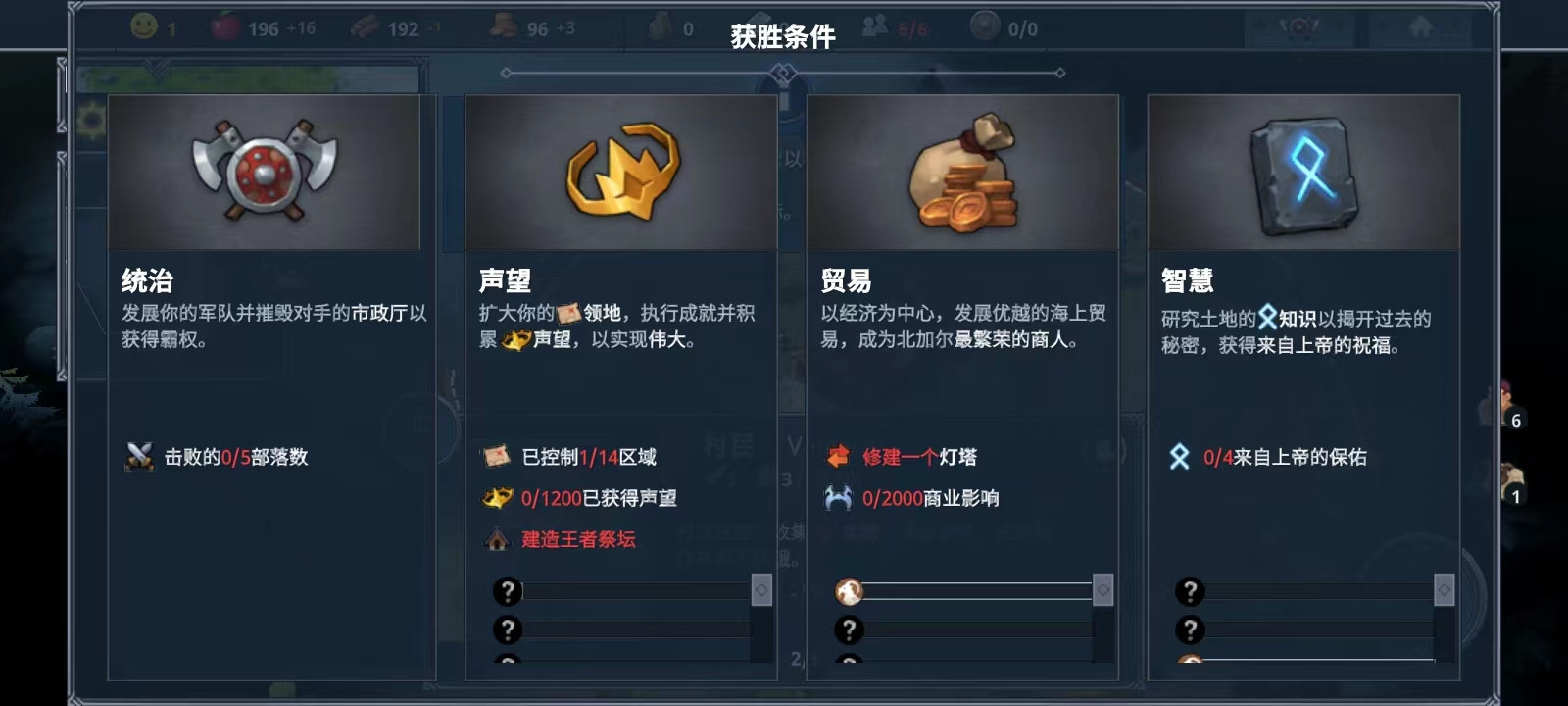1568x706 pixels.
Task: Select the Domination axes and shield icon
Action: [265, 172]
